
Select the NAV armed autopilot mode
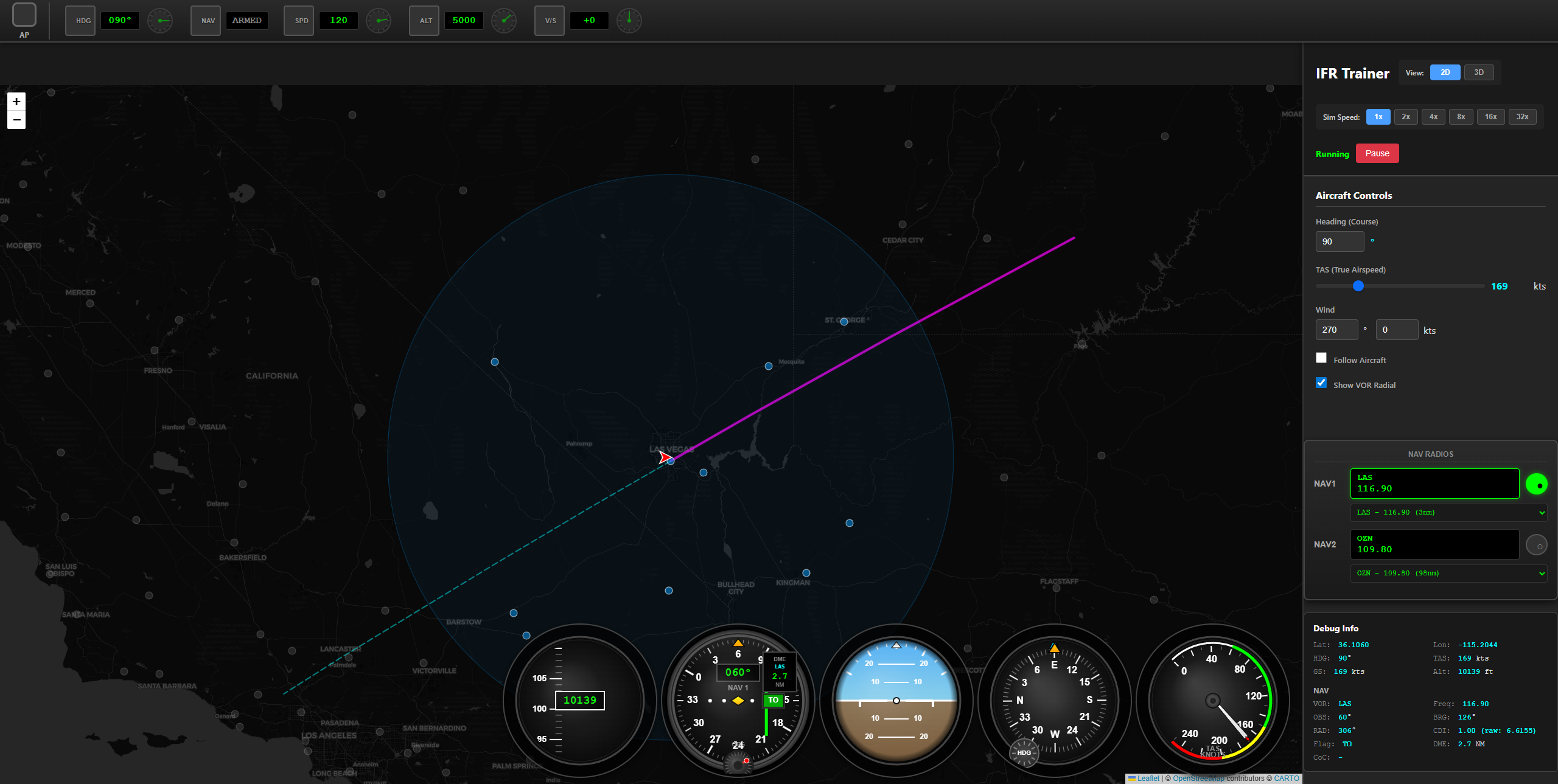click(x=205, y=20)
